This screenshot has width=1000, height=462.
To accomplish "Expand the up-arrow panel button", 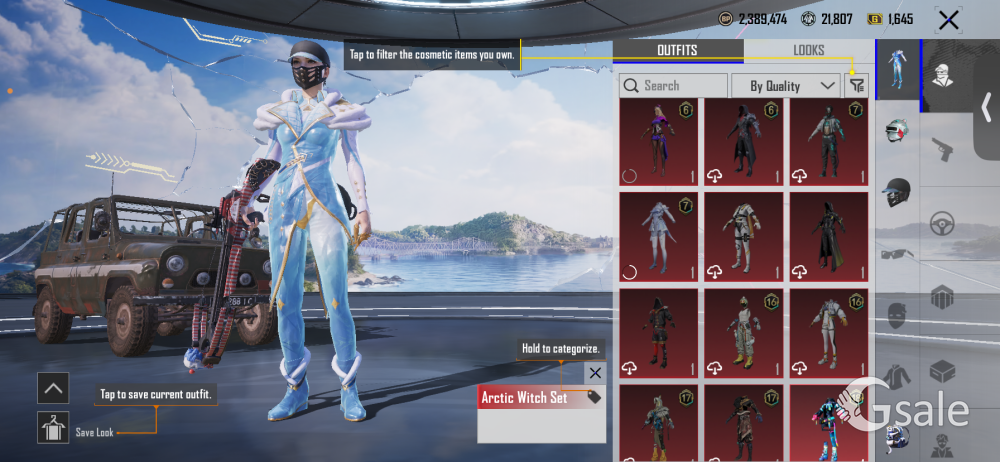I will 52,387.
